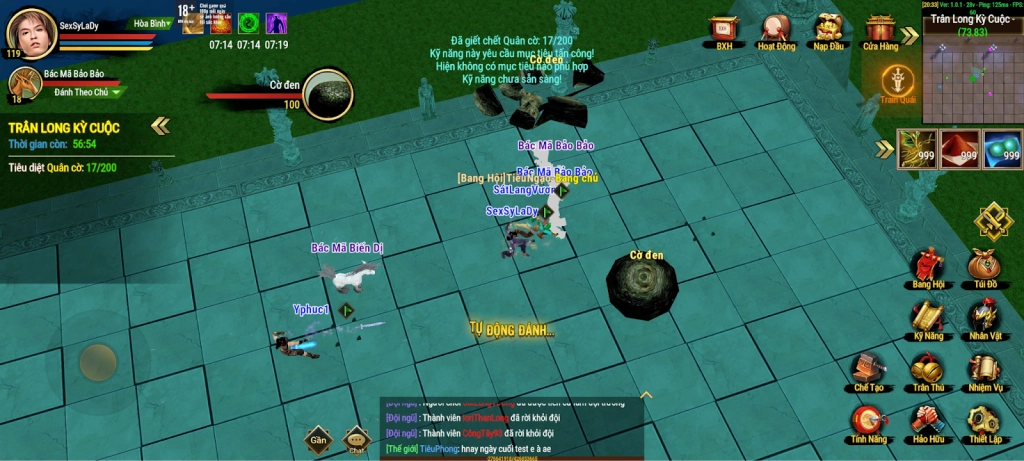Viewport: 1024px width, 461px height.
Task: Open the Cửa Hàng shop
Action: [880, 28]
